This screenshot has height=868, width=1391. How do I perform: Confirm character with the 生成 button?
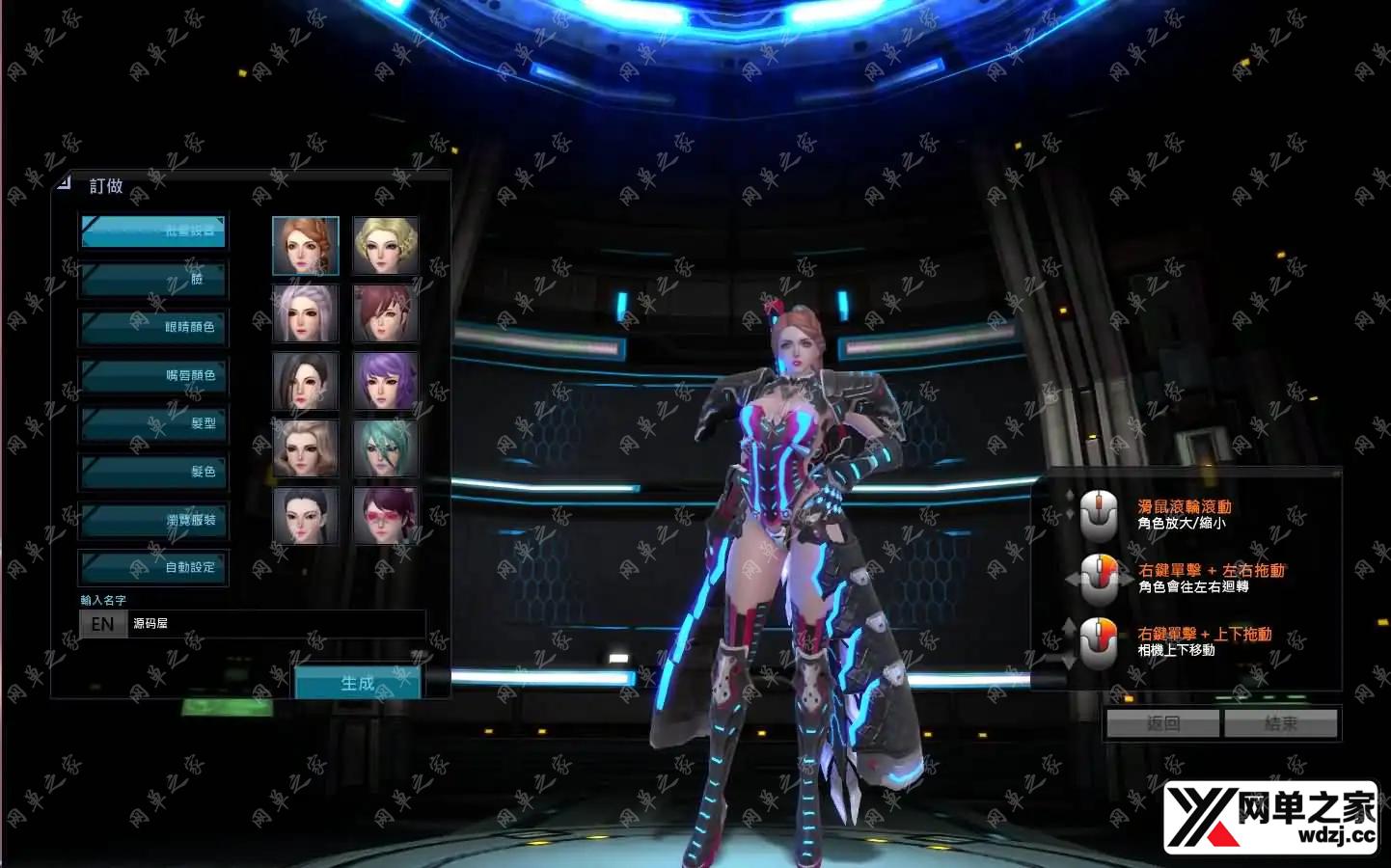pos(357,683)
